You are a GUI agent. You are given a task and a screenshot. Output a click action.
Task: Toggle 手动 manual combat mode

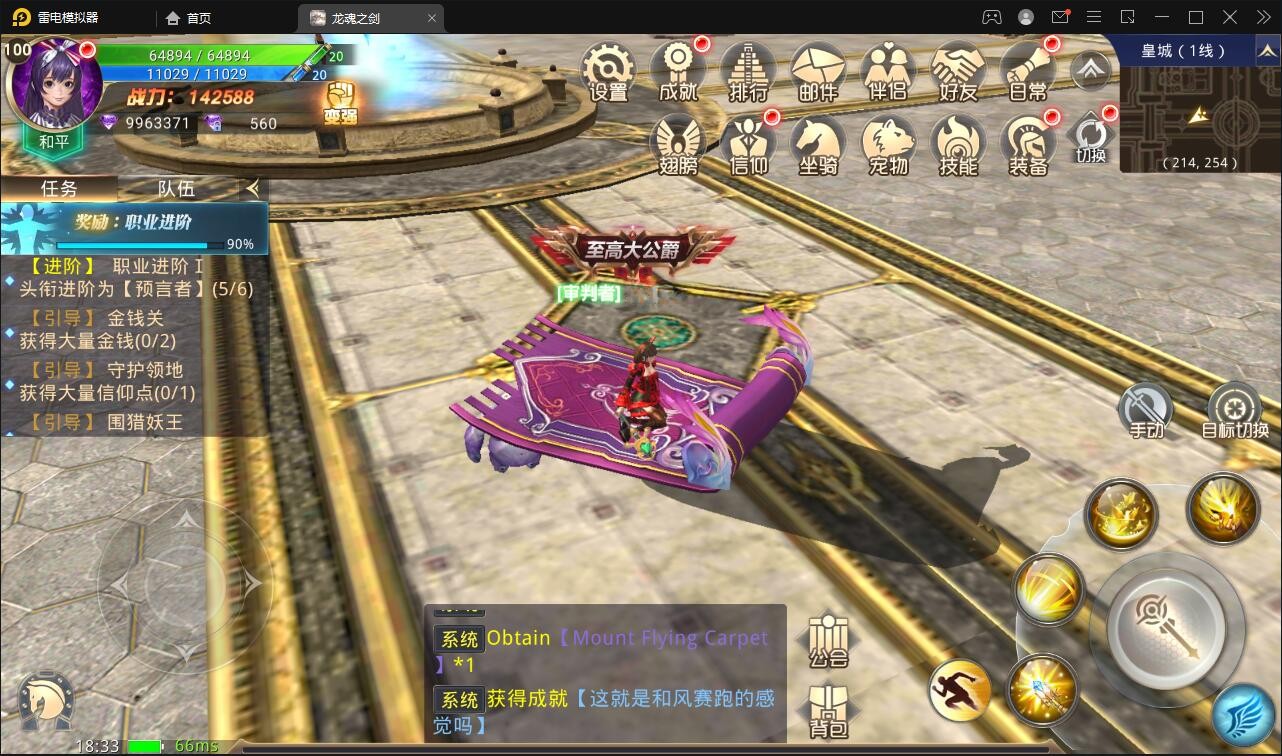tap(1146, 411)
